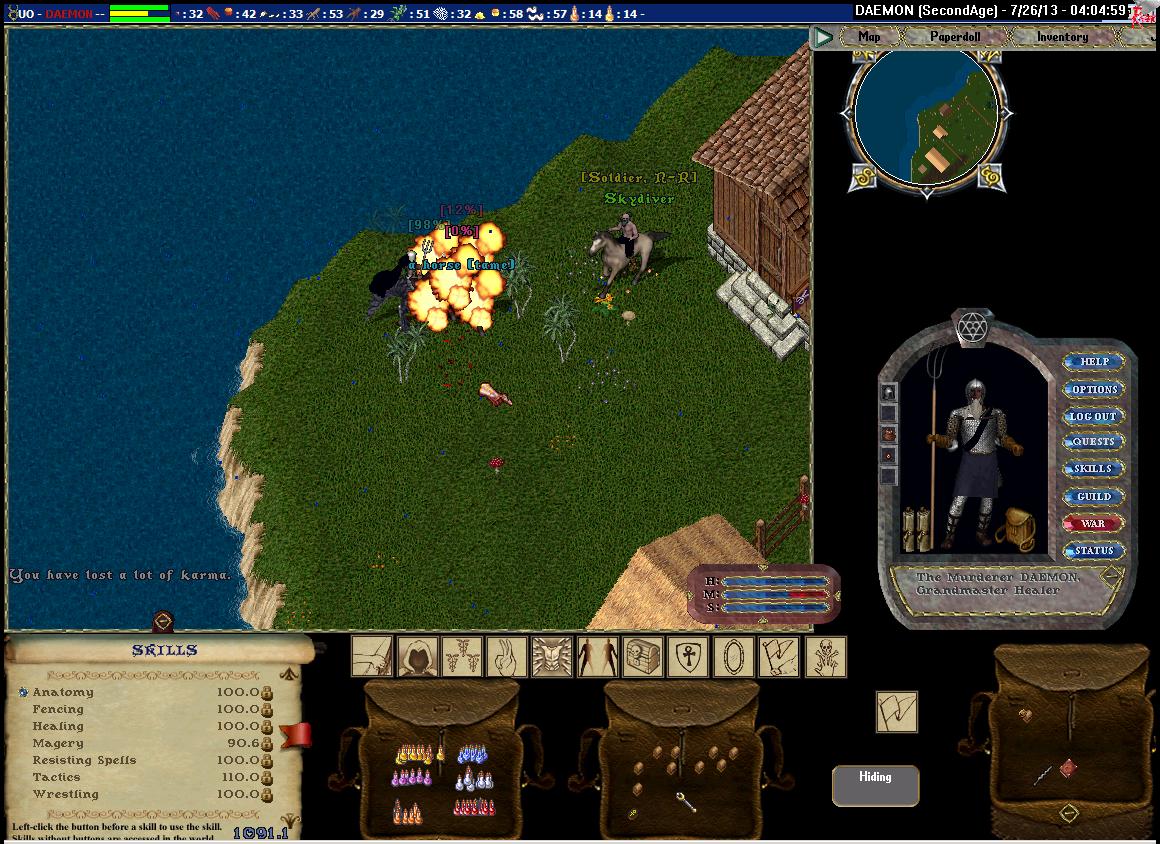Show the Status window
The width and height of the screenshot is (1160, 844).
pyautogui.click(x=1094, y=550)
